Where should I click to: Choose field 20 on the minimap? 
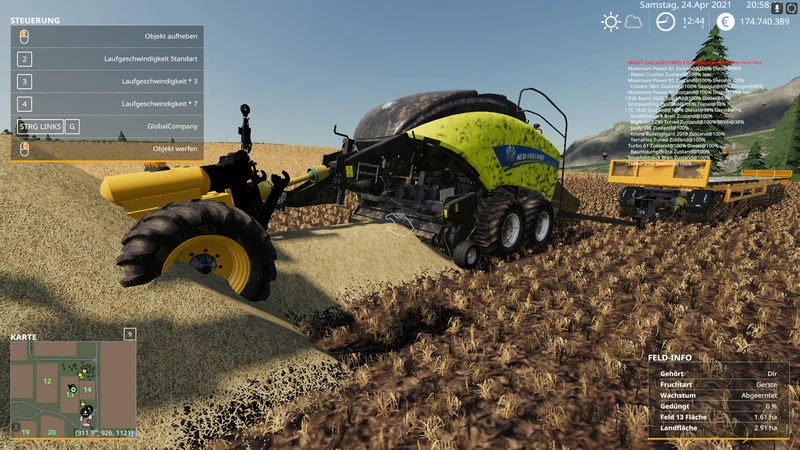click(52, 432)
